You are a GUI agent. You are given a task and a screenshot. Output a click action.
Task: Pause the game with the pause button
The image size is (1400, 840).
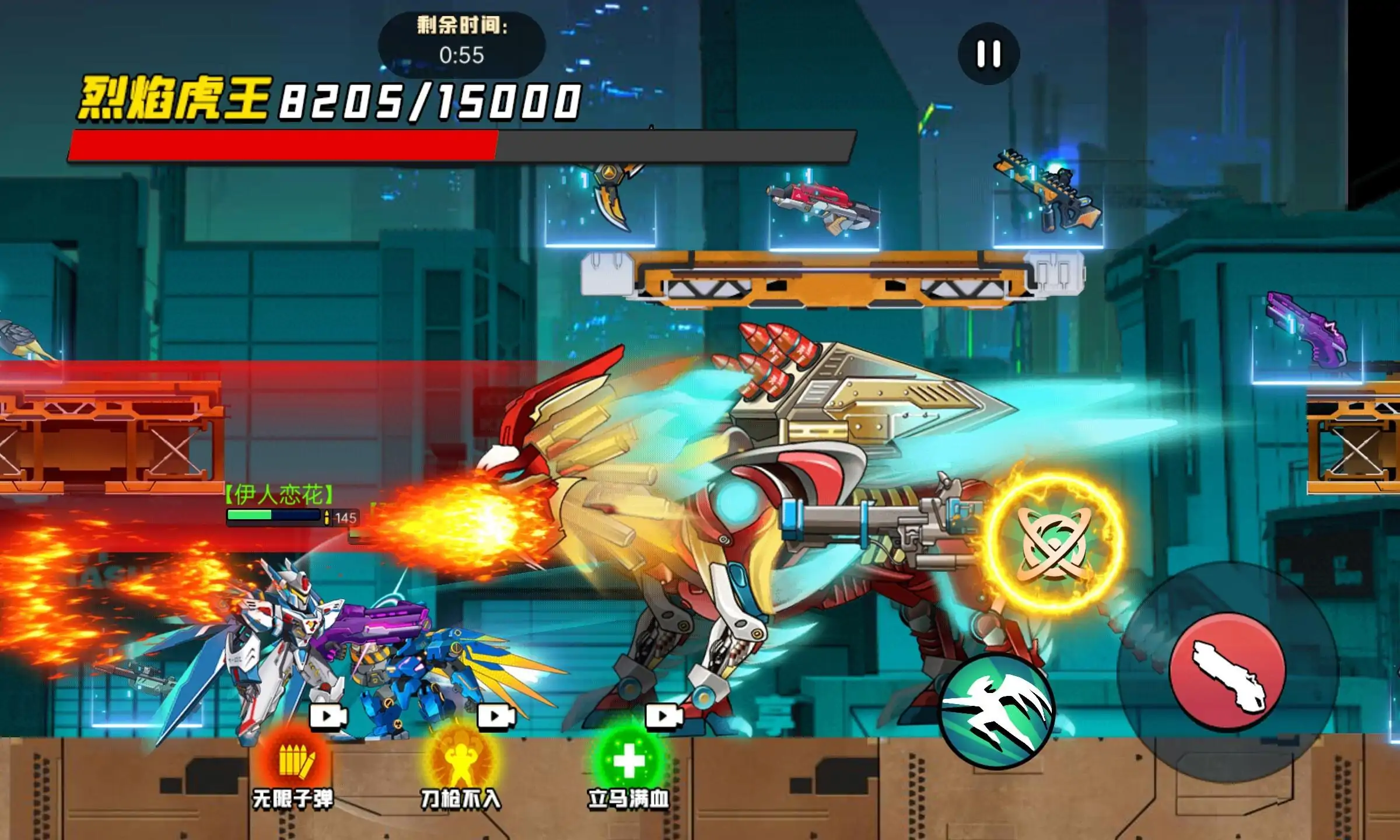click(989, 54)
